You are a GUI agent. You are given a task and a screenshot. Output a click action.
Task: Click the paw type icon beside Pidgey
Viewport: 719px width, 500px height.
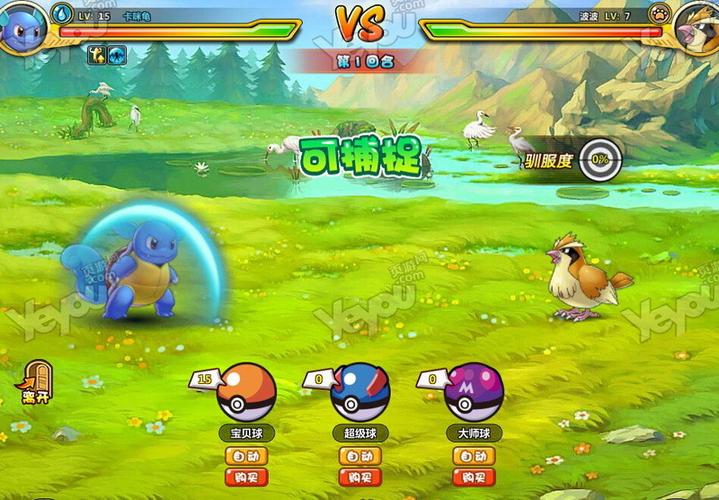click(658, 14)
